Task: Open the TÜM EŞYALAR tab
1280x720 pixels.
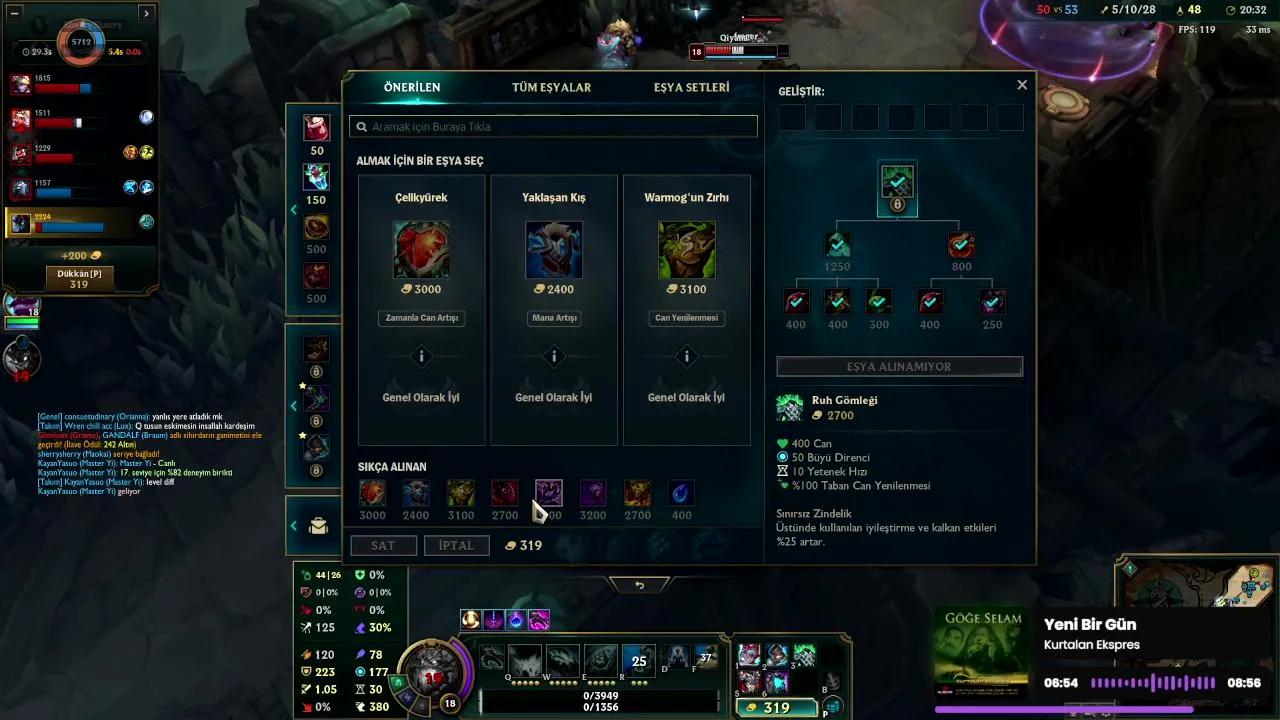Action: click(x=551, y=88)
